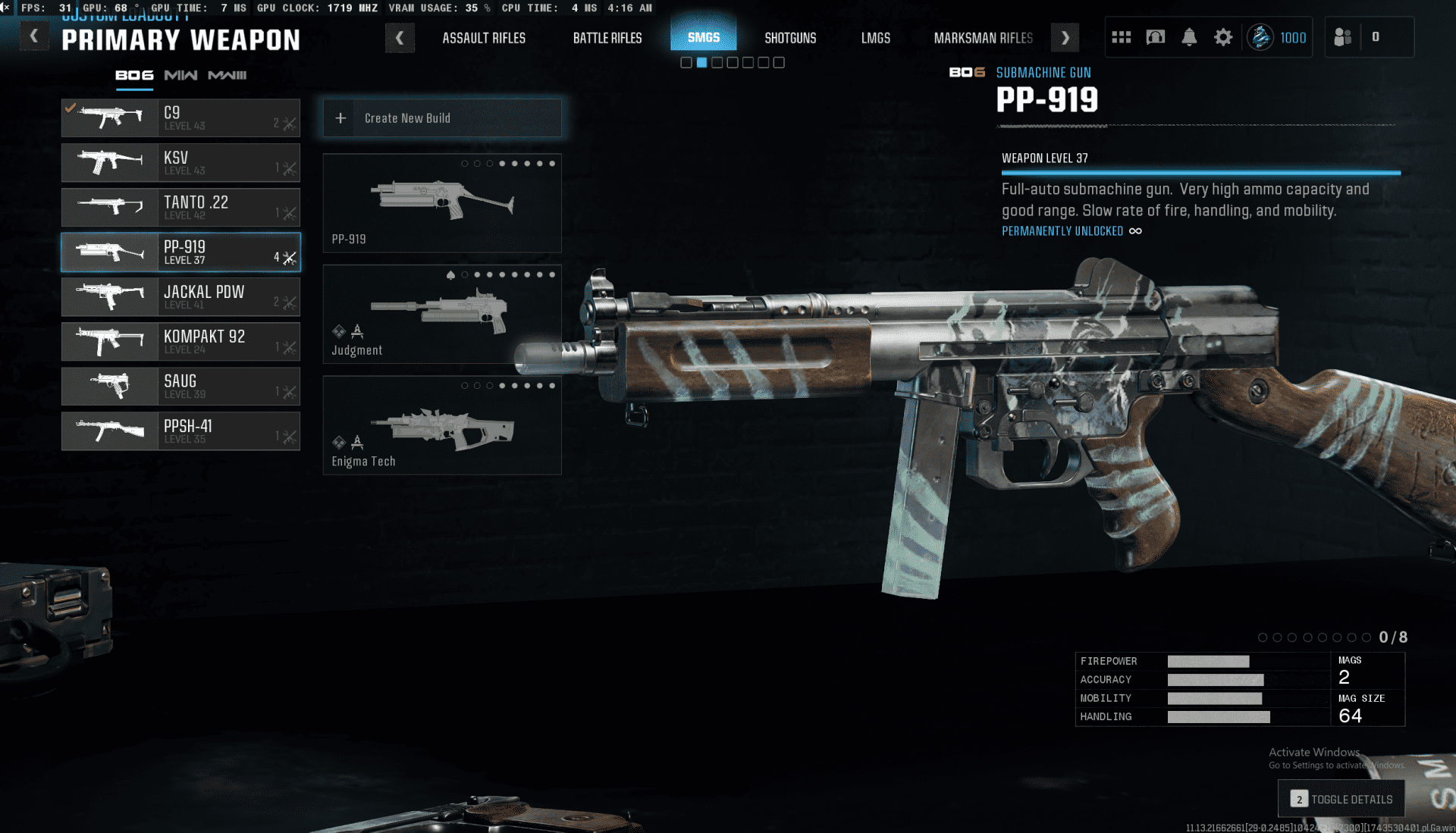Select the KSV weapon row

coord(180,163)
